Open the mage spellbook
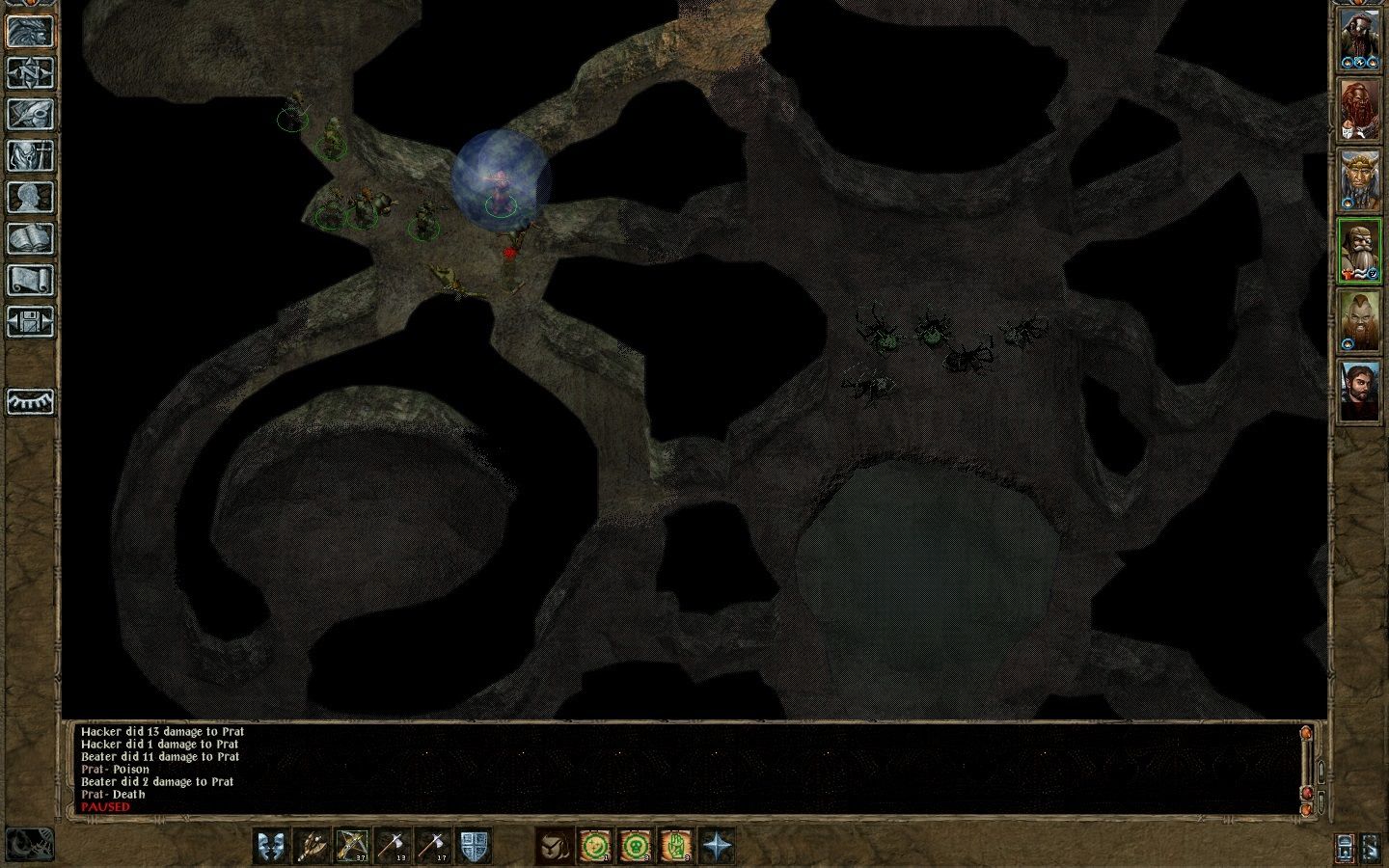Image resolution: width=1389 pixels, height=868 pixels. coord(30,238)
